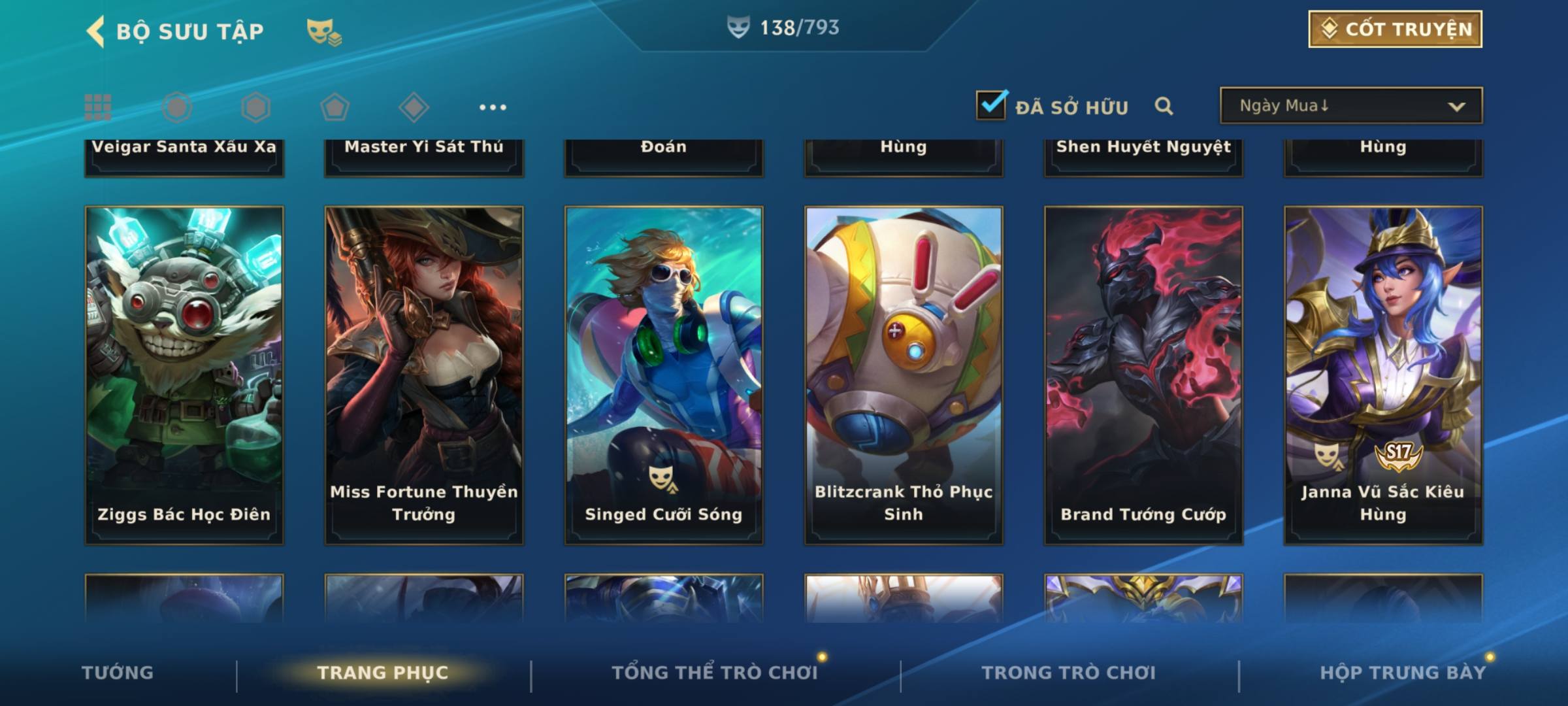Toggle the Đã Sở Hữu checkbox
This screenshot has width=1568, height=706.
[x=991, y=105]
